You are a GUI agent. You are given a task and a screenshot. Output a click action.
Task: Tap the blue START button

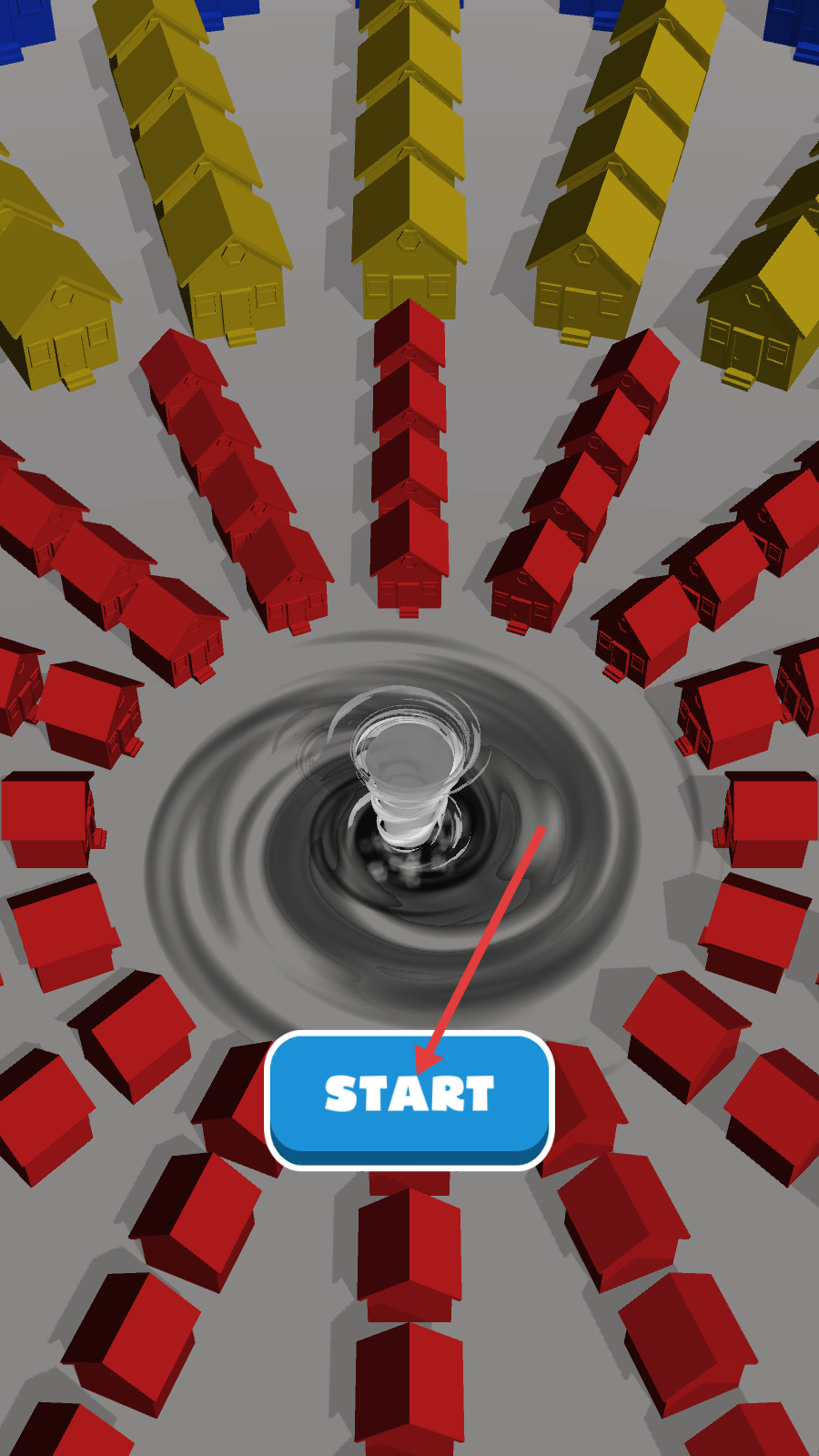coord(409,1097)
